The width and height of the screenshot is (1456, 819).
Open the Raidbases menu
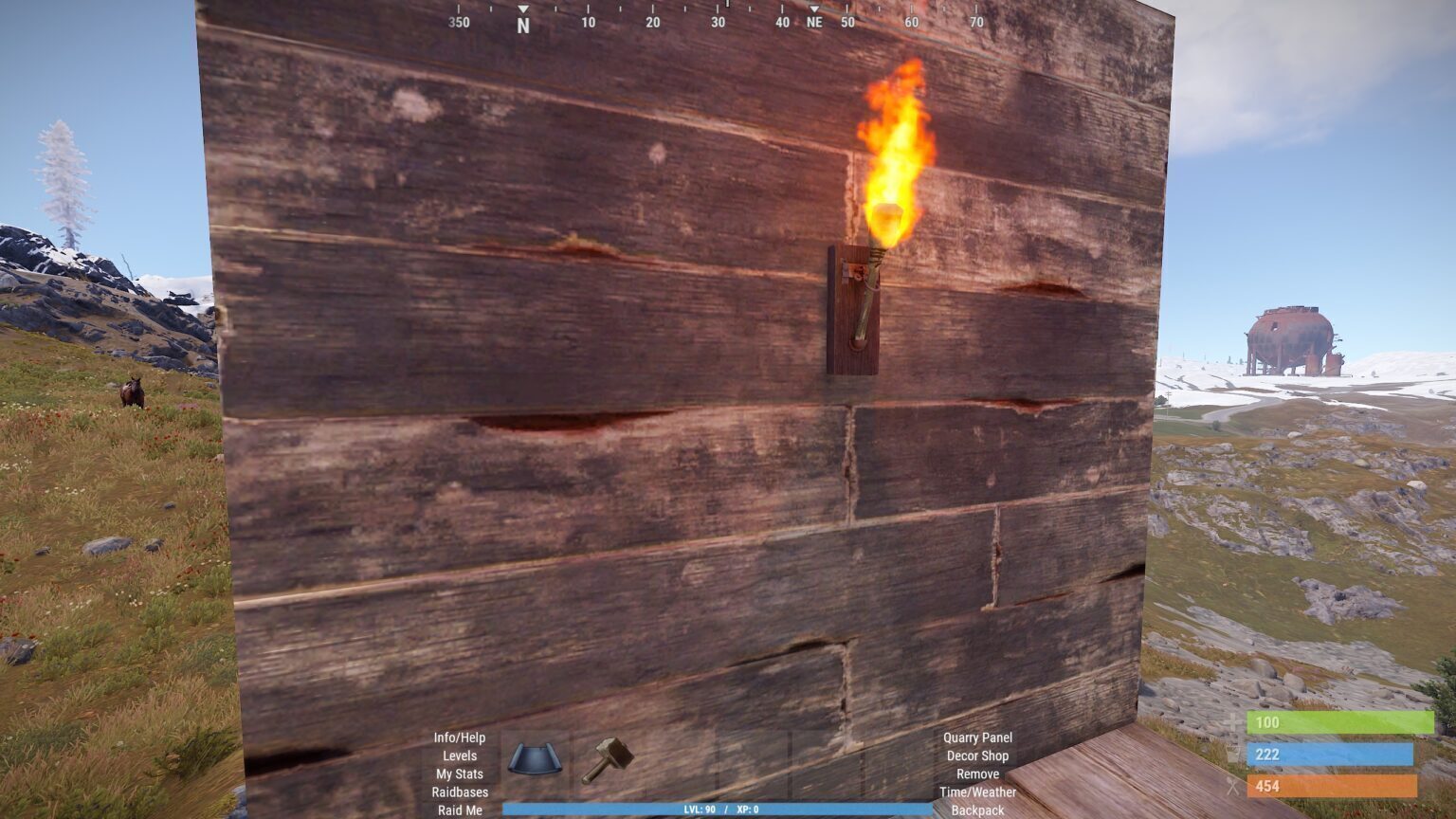(x=460, y=792)
